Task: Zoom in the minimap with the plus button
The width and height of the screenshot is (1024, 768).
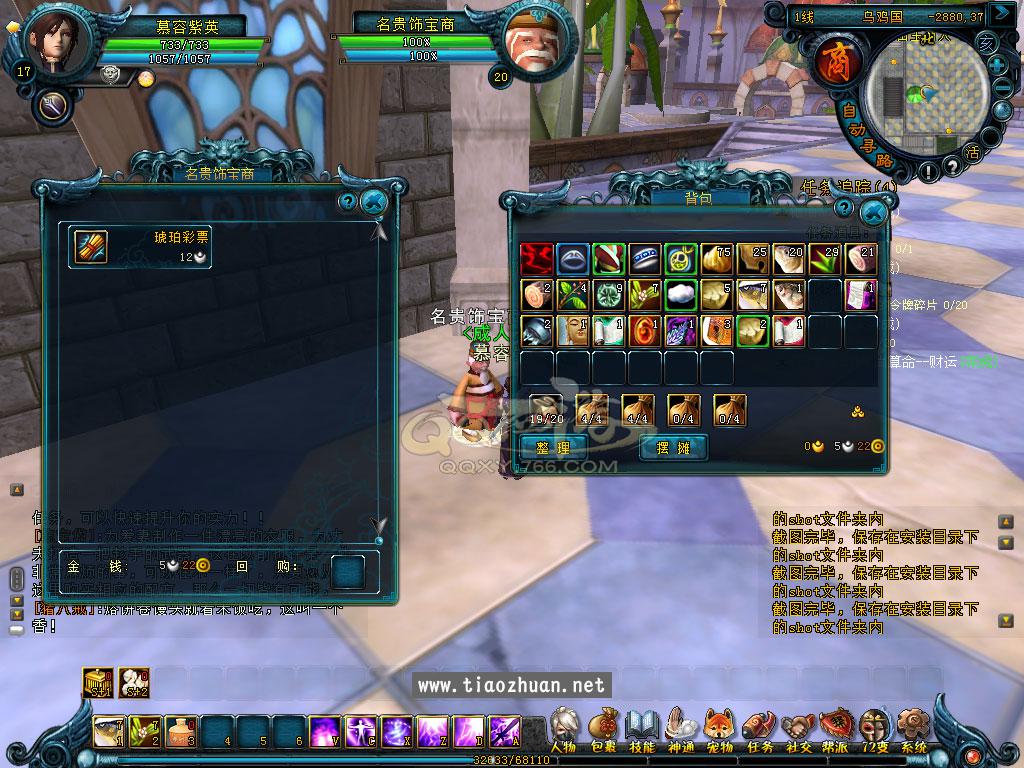Action: pos(997,65)
